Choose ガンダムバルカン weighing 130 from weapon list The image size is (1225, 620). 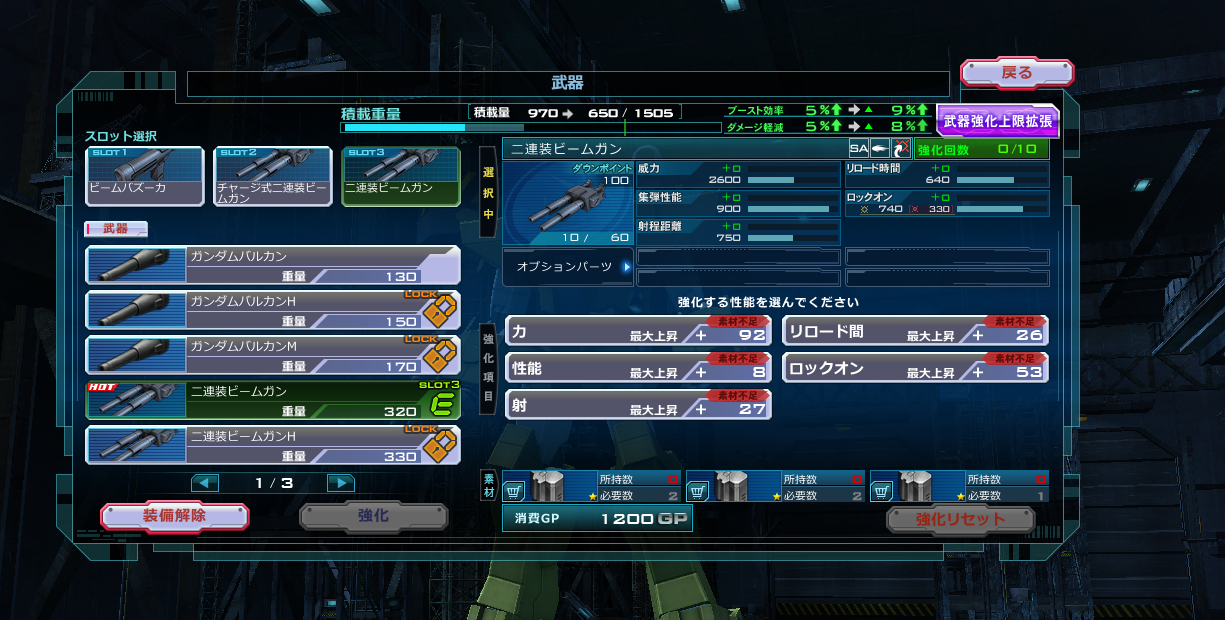(x=273, y=265)
